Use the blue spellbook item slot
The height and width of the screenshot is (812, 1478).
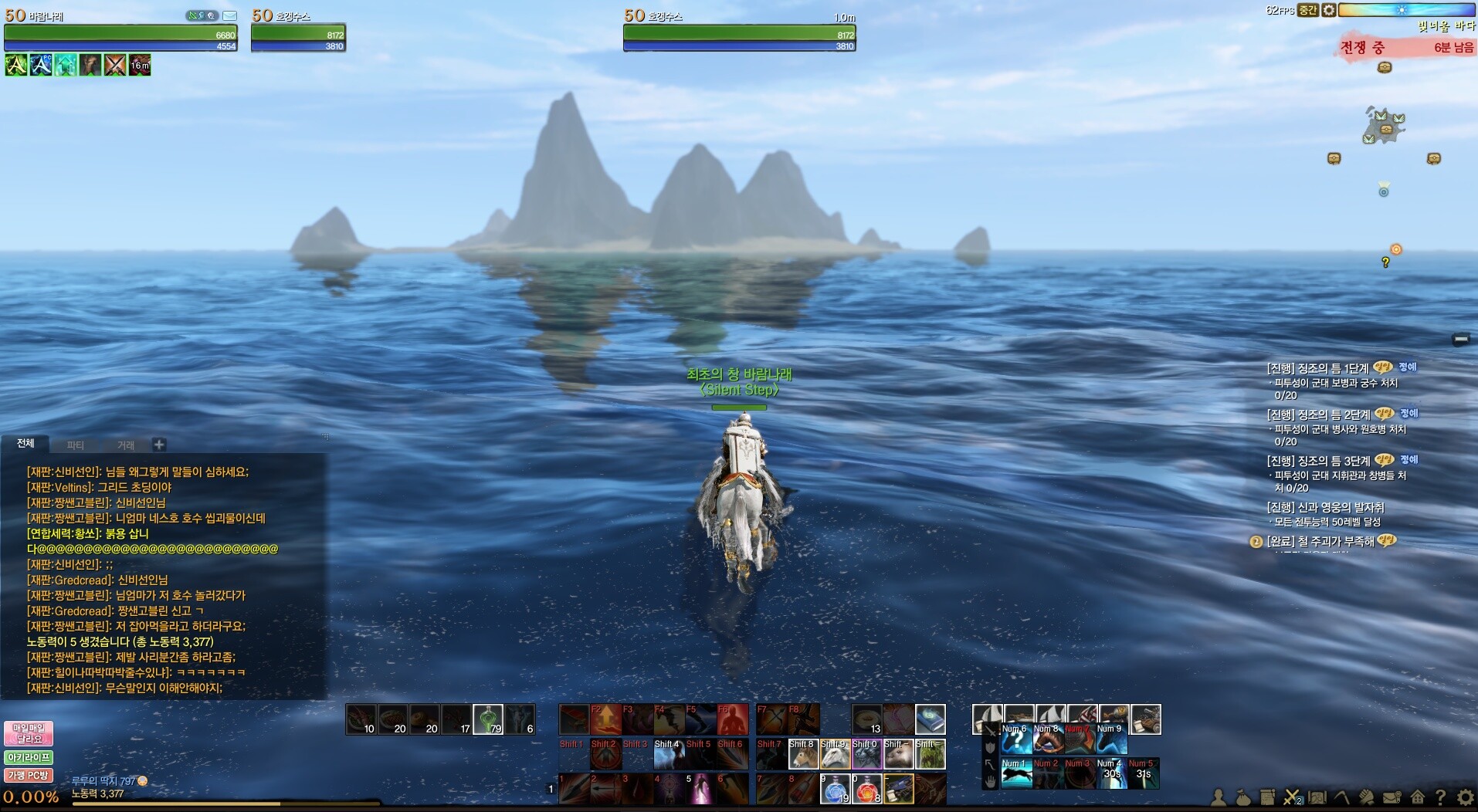pos(930,719)
